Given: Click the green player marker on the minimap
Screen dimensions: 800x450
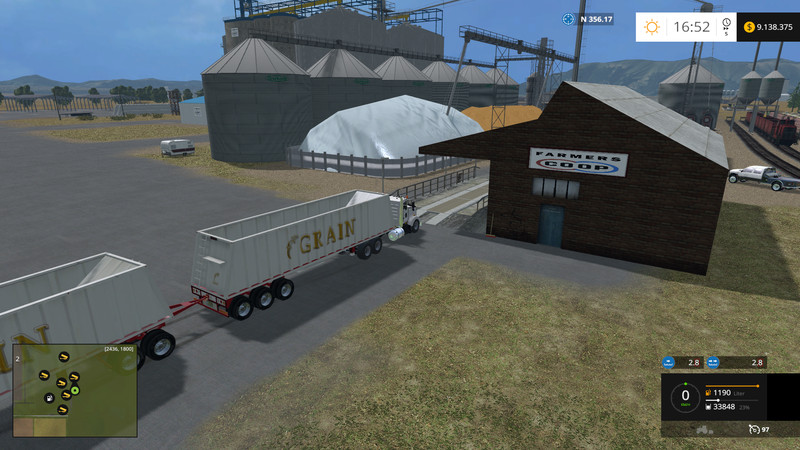Looking at the screenshot, I should (75, 389).
